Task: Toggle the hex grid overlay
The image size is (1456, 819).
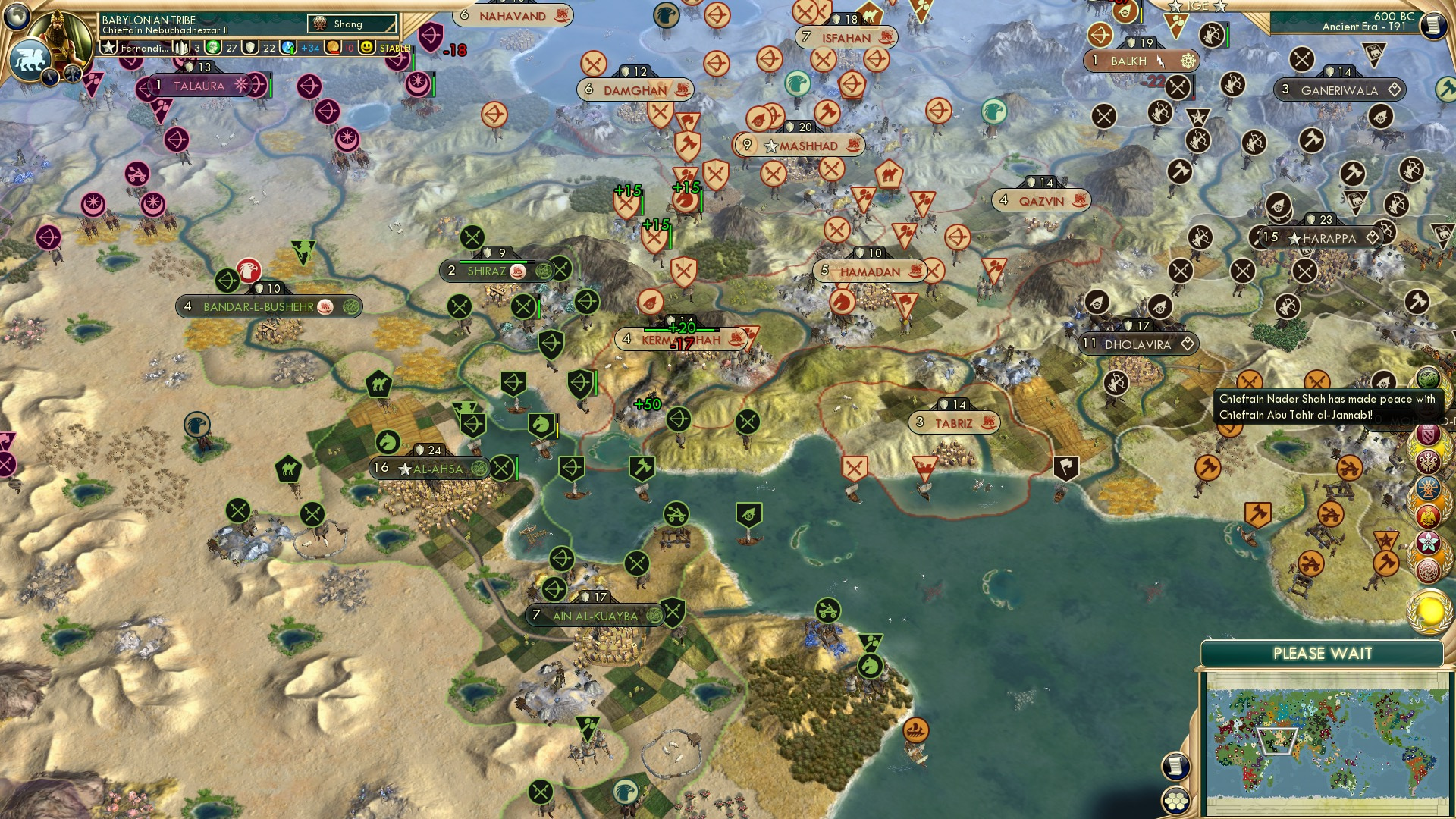Action: (1175, 802)
